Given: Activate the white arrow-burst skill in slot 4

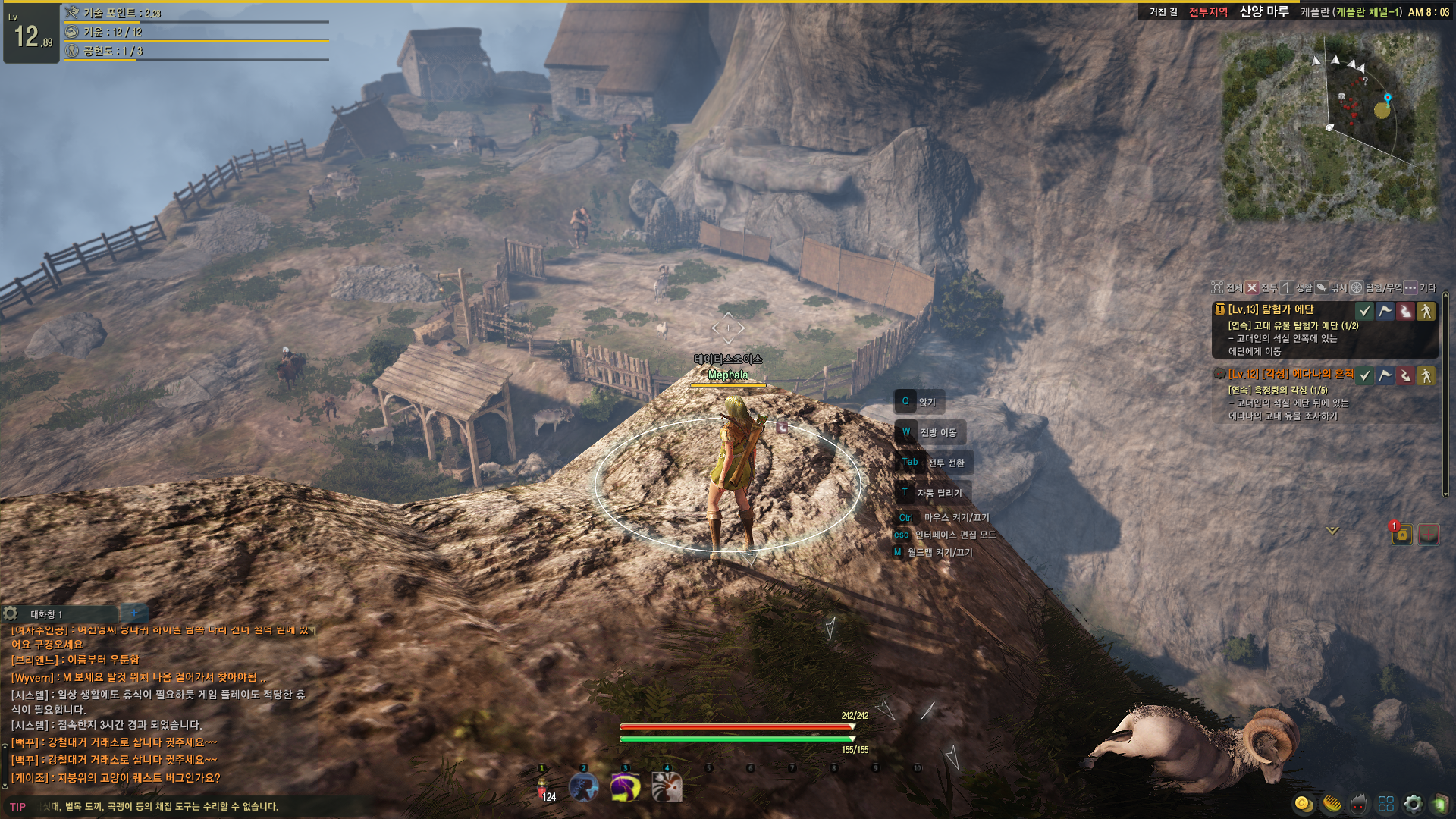Looking at the screenshot, I should point(667,789).
